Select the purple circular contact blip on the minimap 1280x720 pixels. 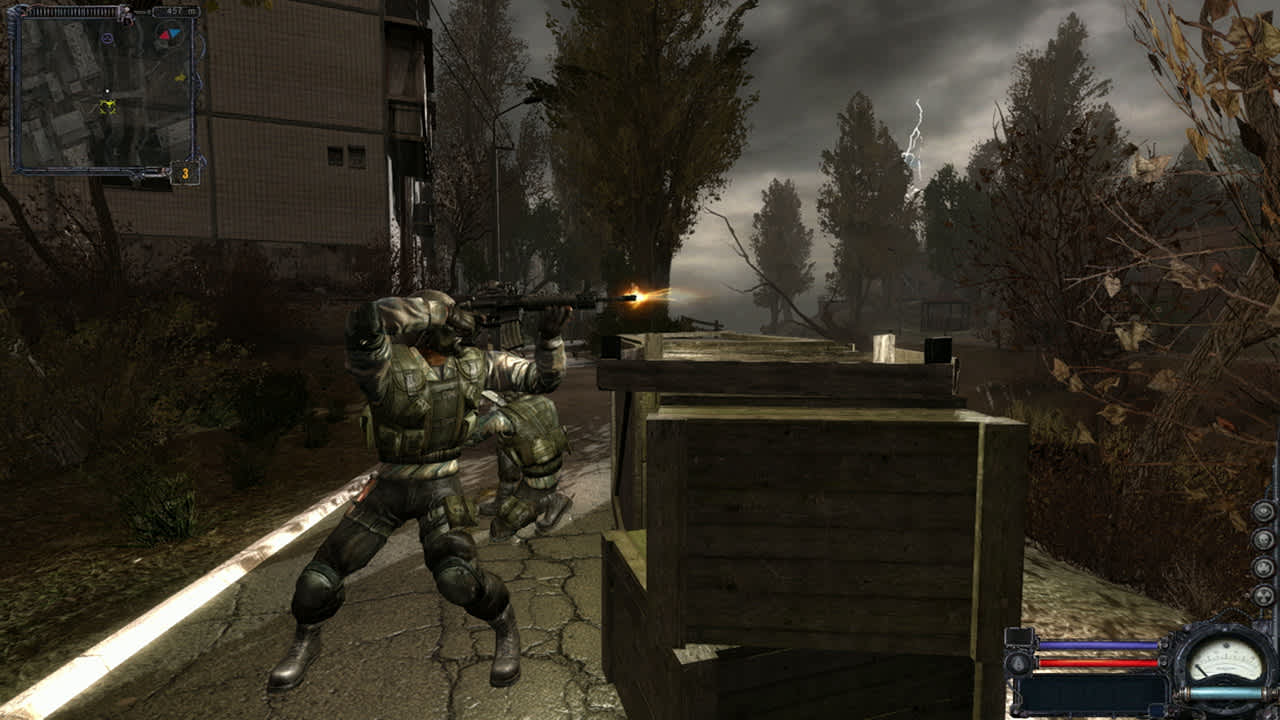108,37
